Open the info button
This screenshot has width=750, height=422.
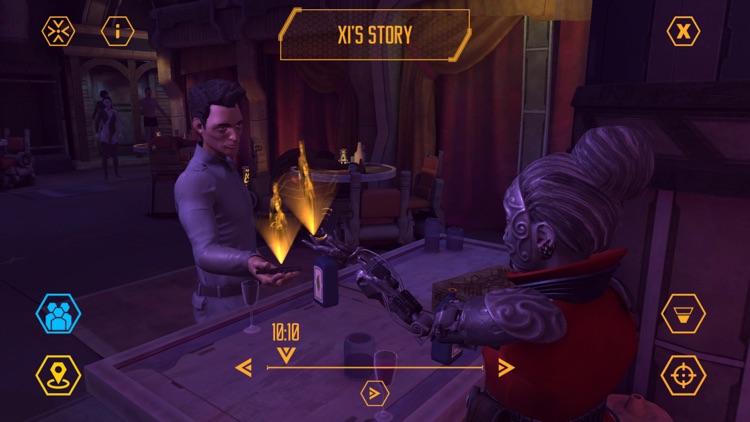118,31
